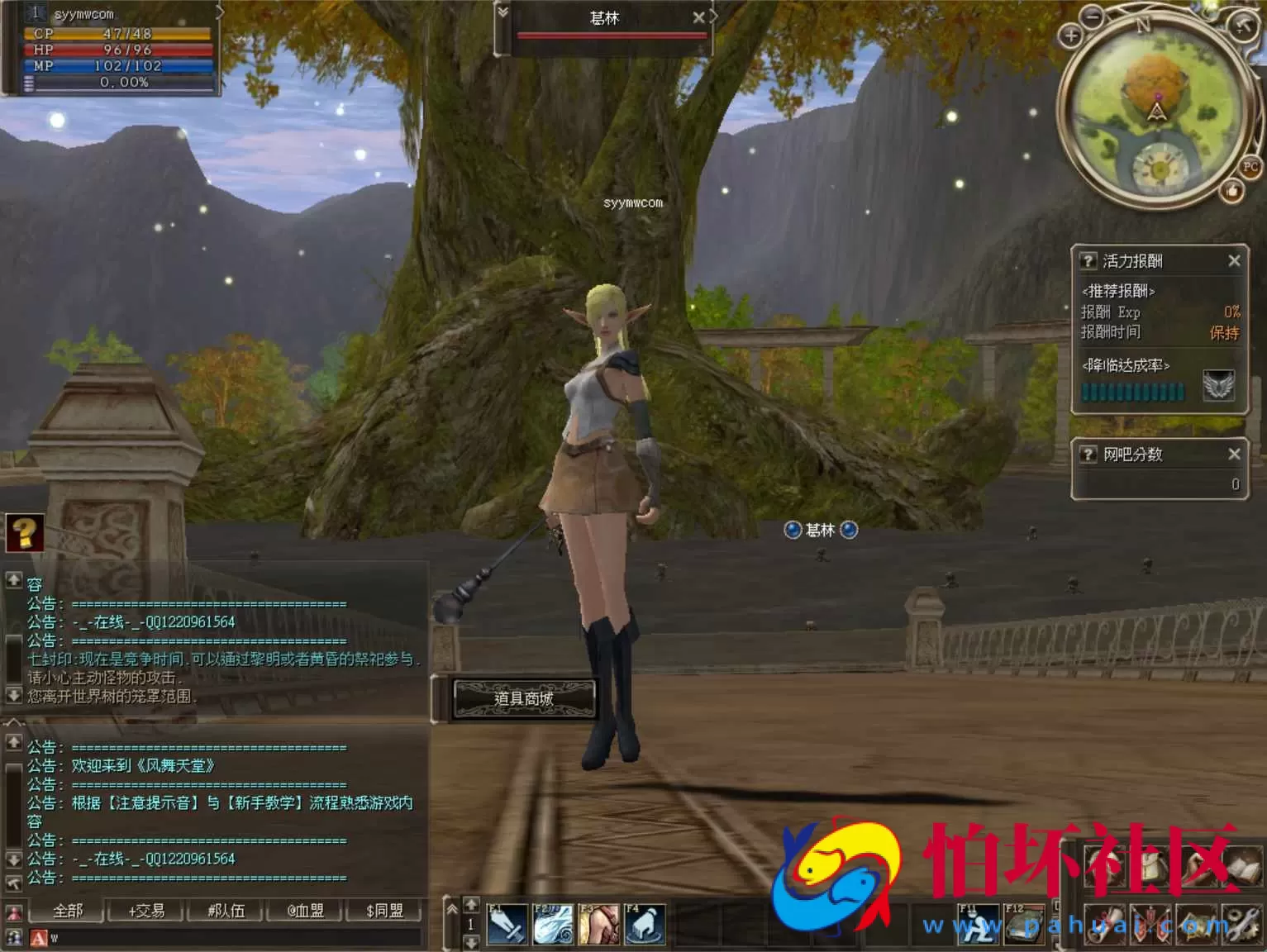Use the F1 sword attack skill

(507, 924)
